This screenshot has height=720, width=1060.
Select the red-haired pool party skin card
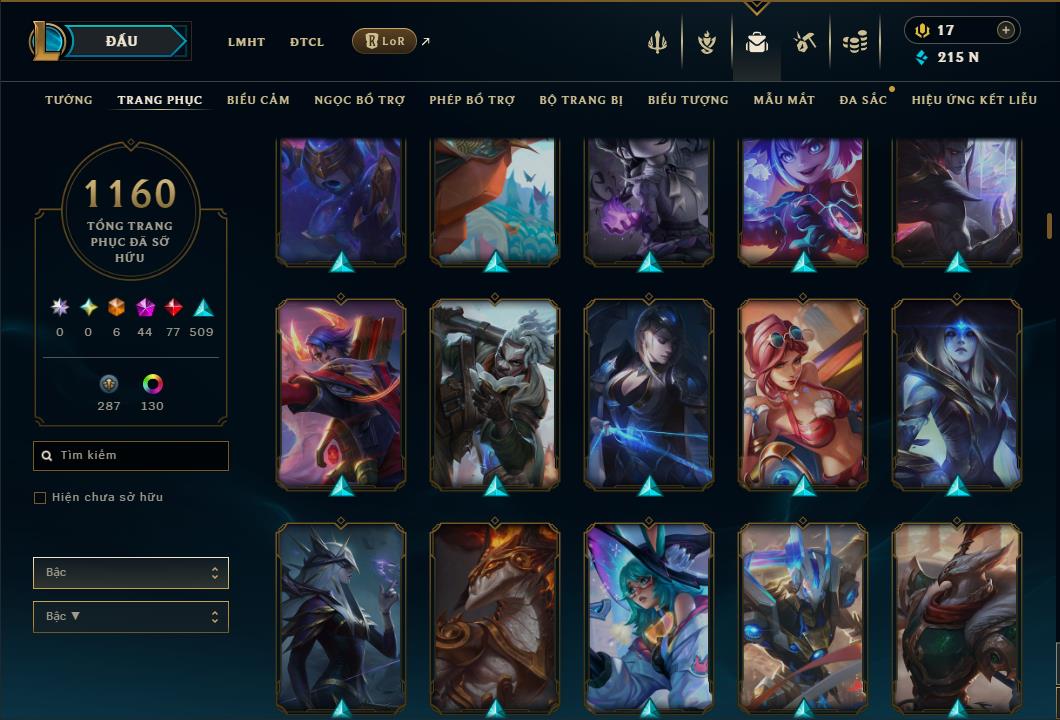(x=803, y=394)
